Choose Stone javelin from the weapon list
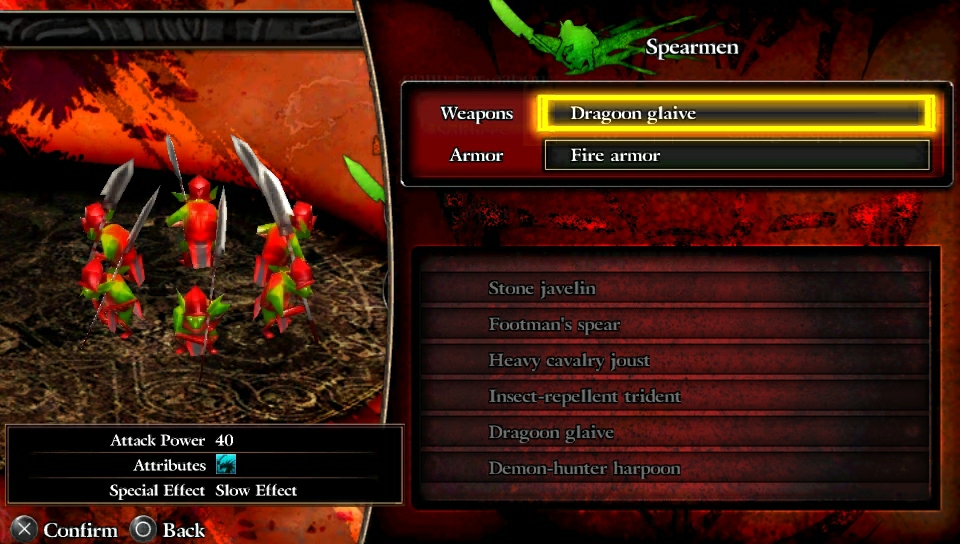960x544 pixels. coord(675,289)
